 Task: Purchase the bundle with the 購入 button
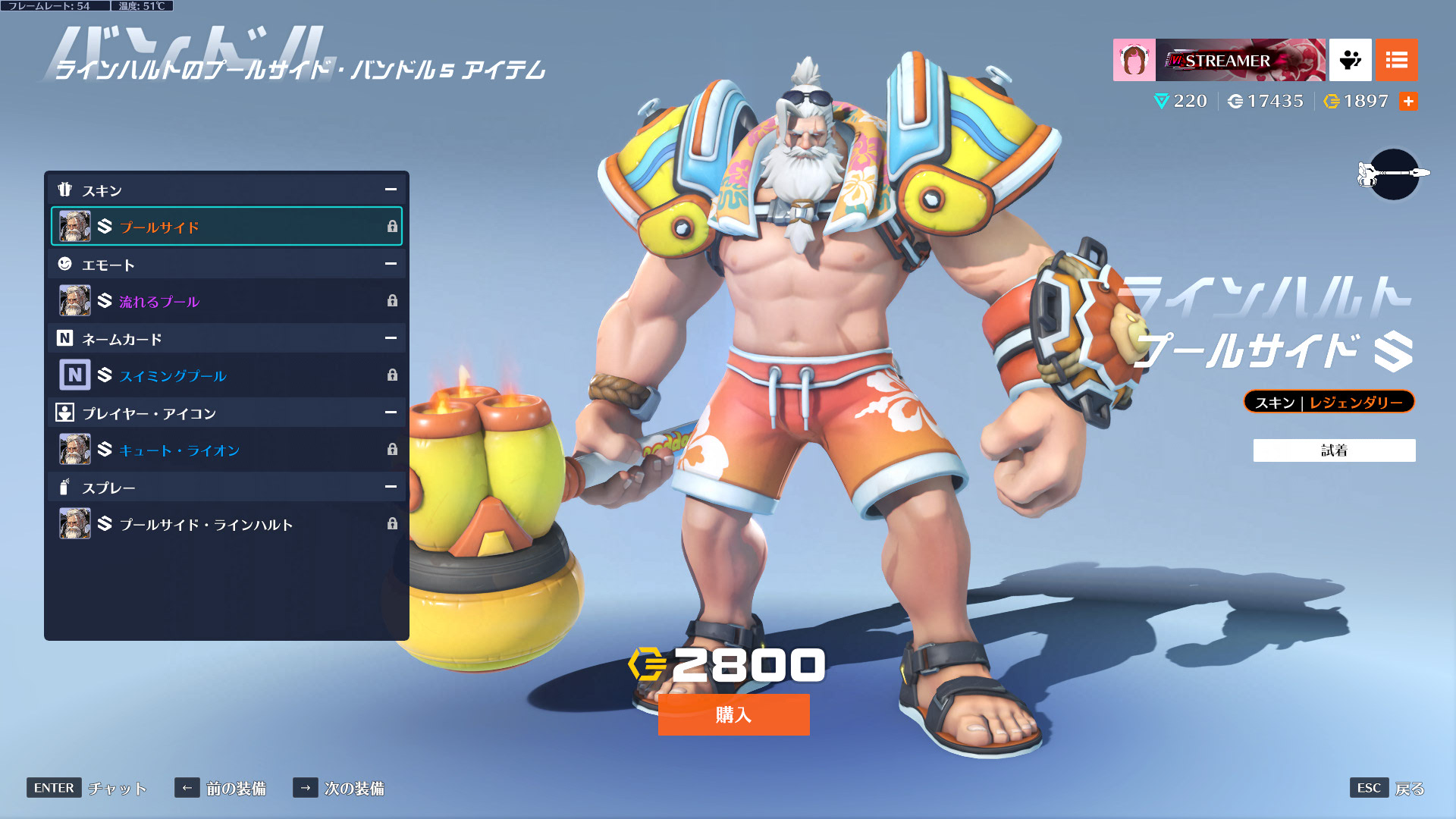[x=733, y=714]
